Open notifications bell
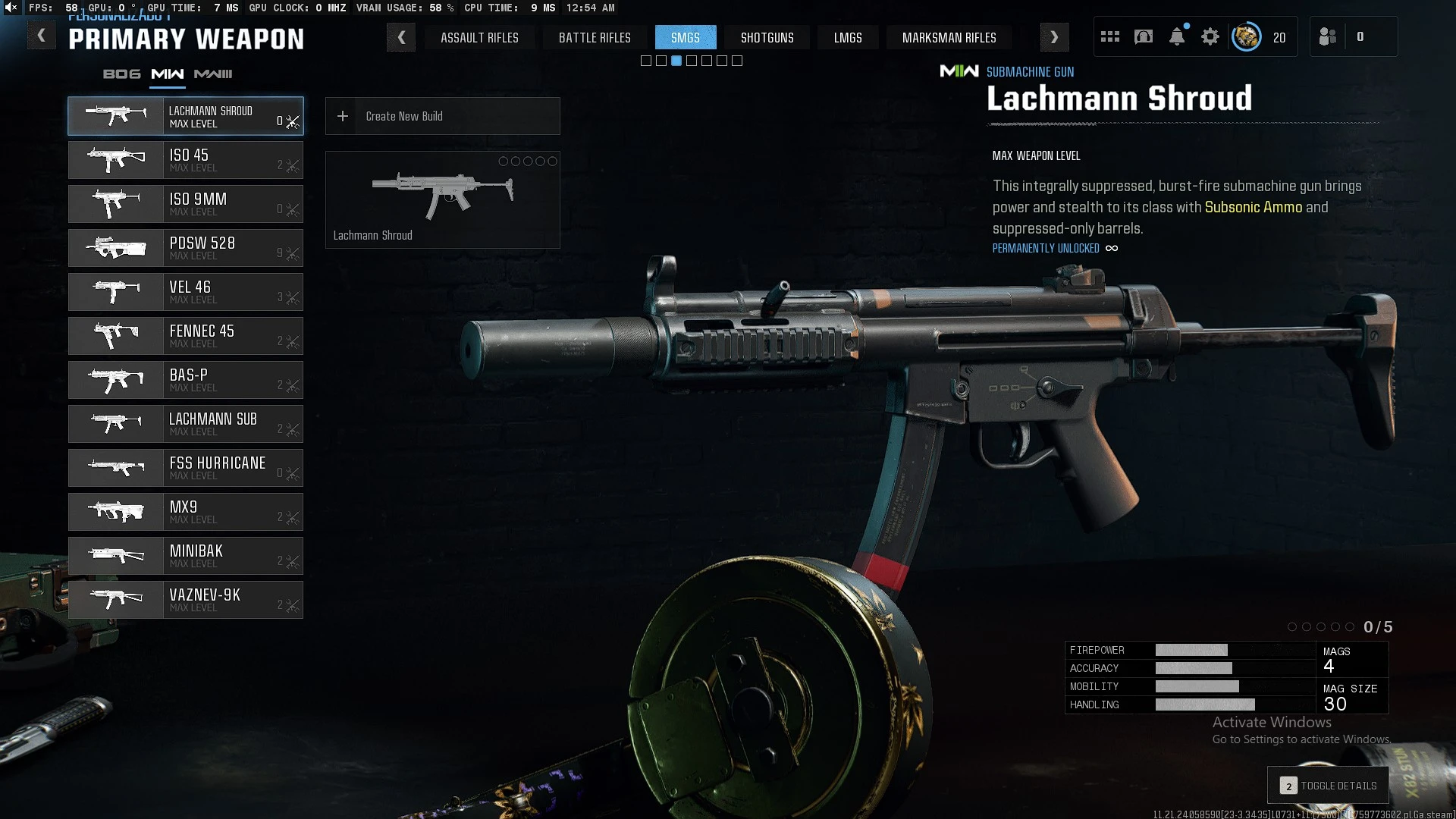Image resolution: width=1456 pixels, height=819 pixels. pyautogui.click(x=1177, y=37)
